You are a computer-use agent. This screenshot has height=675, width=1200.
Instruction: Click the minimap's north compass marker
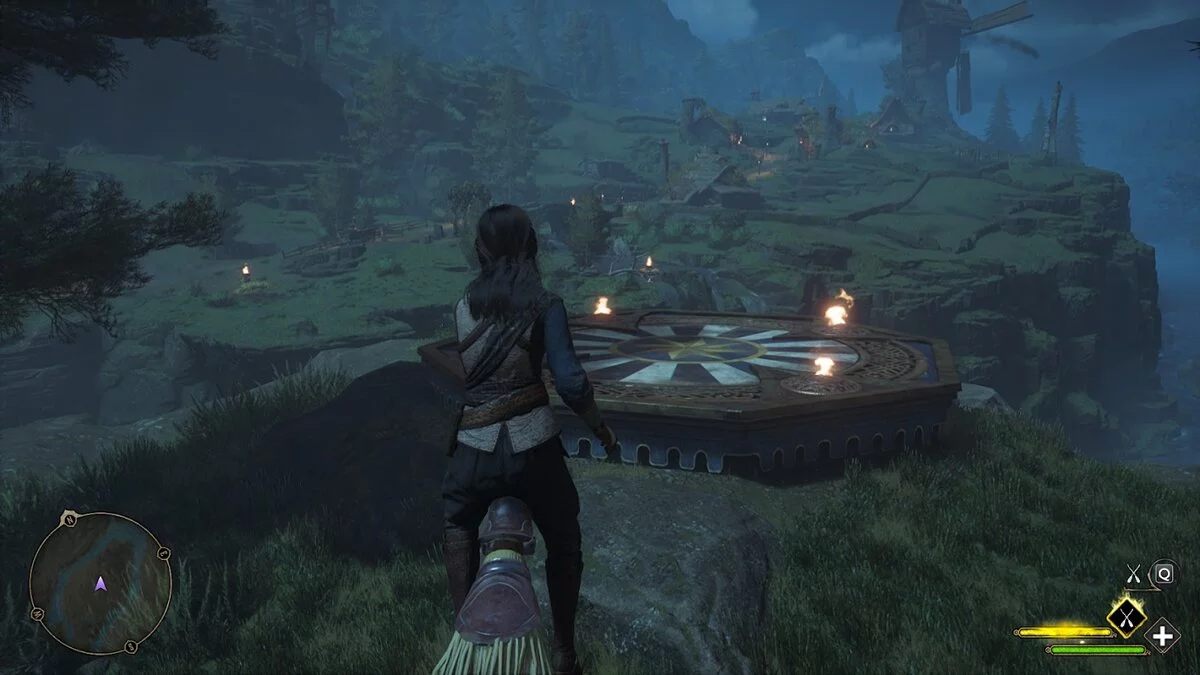[70, 518]
